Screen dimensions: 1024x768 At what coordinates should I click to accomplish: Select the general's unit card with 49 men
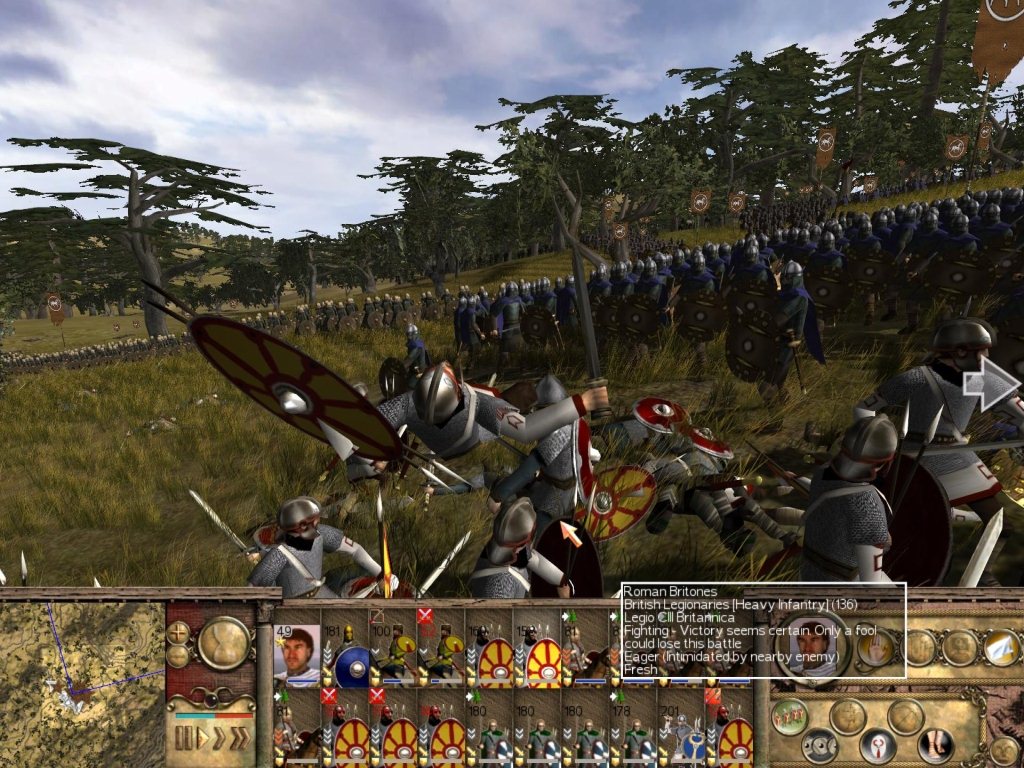(x=297, y=652)
